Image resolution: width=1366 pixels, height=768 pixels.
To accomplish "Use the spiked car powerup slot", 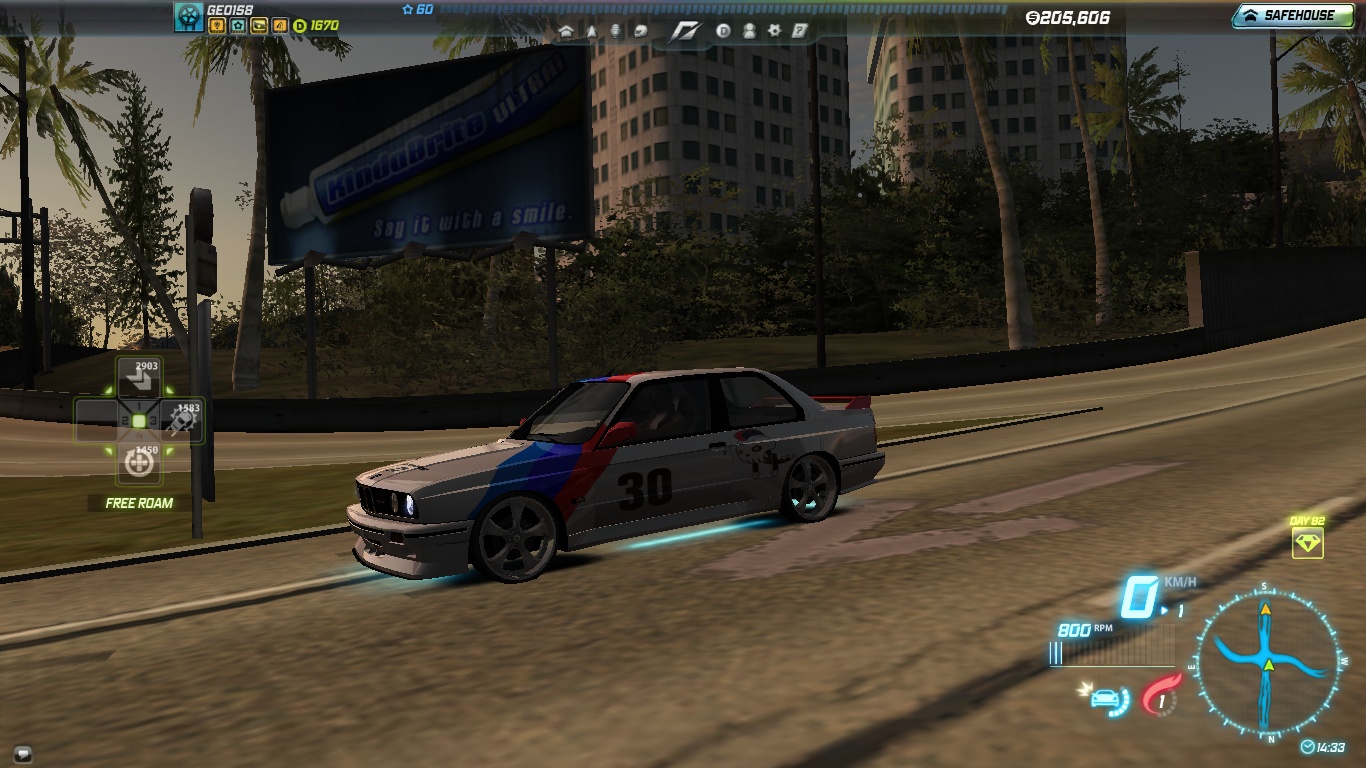I will click(x=180, y=421).
